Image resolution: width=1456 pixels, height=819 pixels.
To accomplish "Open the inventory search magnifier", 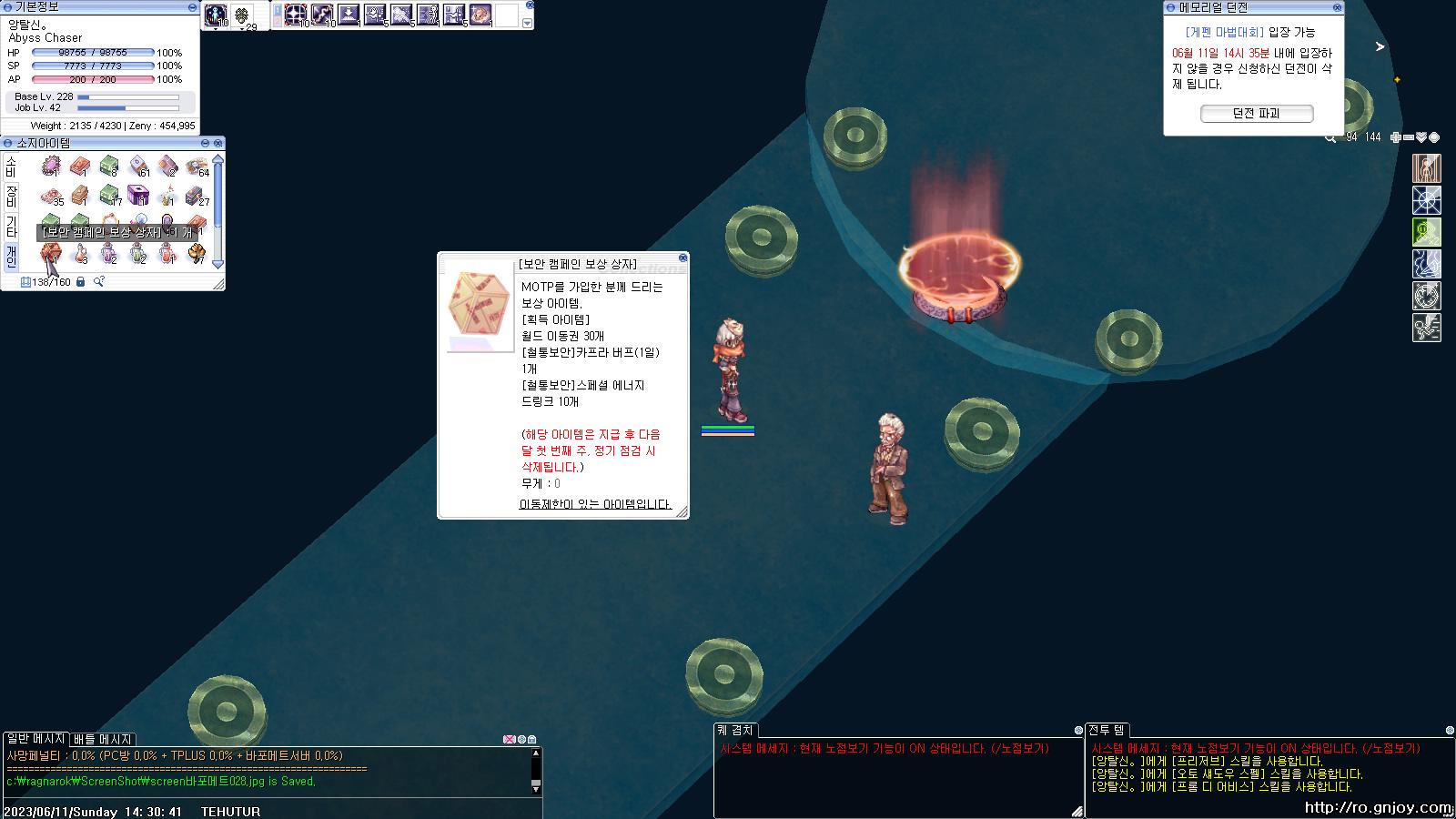I will pyautogui.click(x=98, y=282).
